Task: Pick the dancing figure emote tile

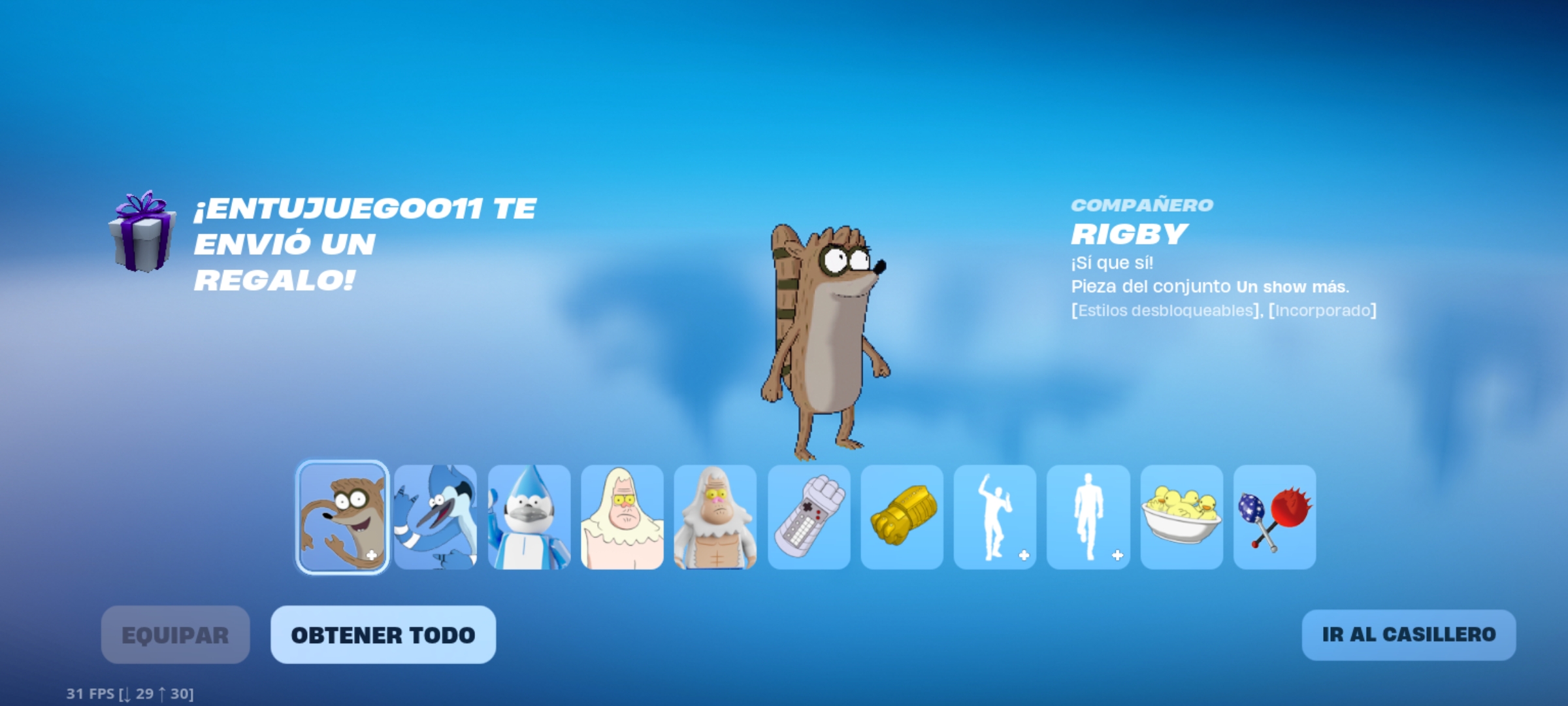Action: coord(995,517)
